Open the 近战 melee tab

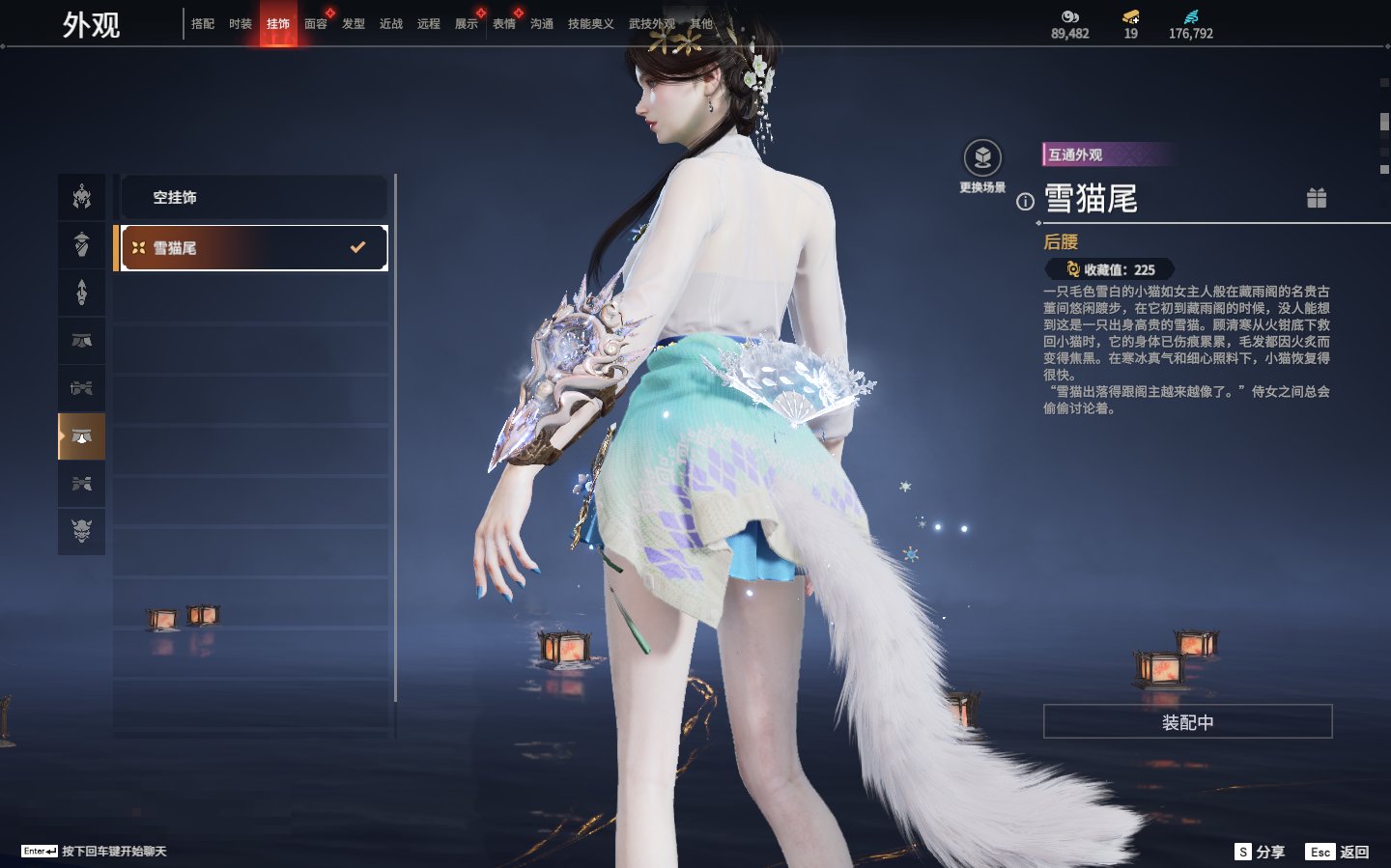pos(391,24)
